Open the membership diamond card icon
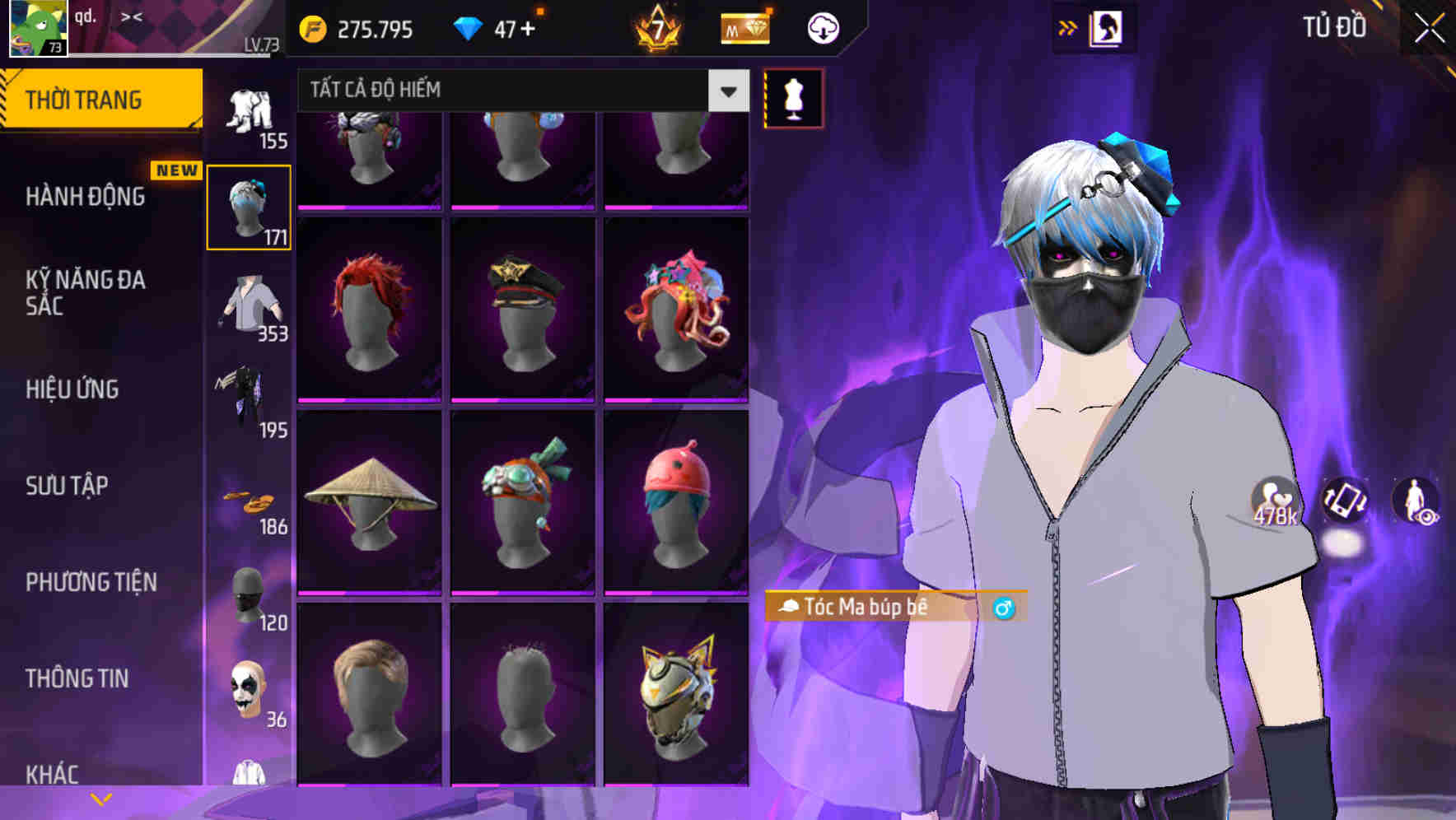The image size is (1456, 820). coord(744,28)
